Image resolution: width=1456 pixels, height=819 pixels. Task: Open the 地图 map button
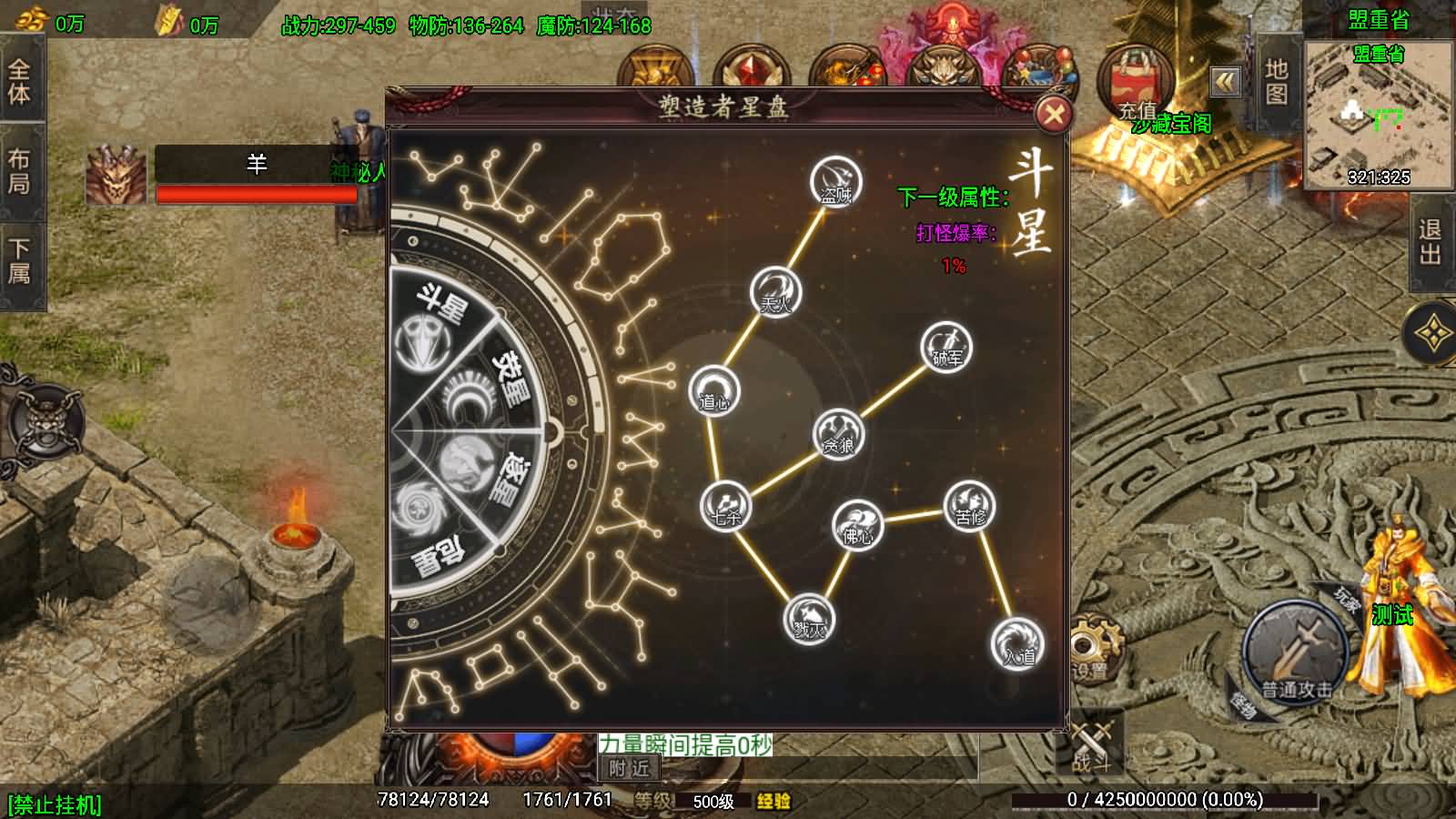[1276, 81]
